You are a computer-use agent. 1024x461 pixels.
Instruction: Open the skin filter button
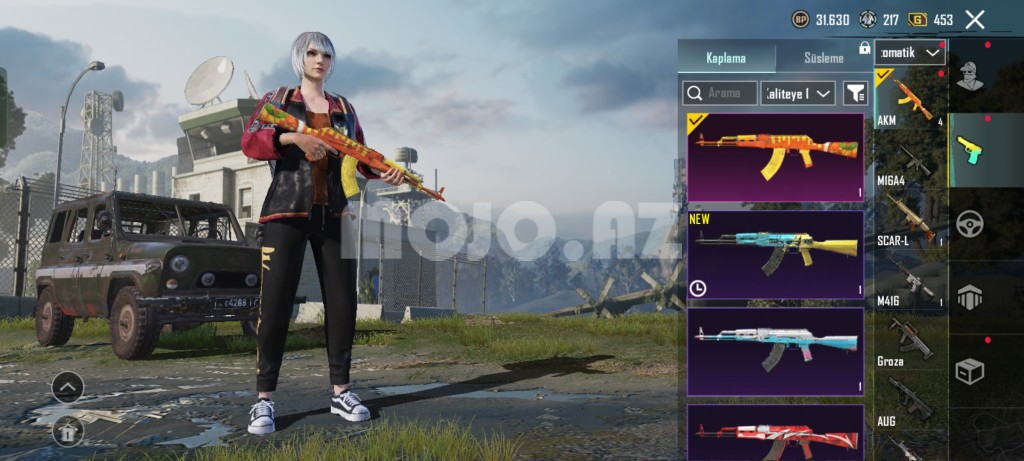tap(855, 93)
